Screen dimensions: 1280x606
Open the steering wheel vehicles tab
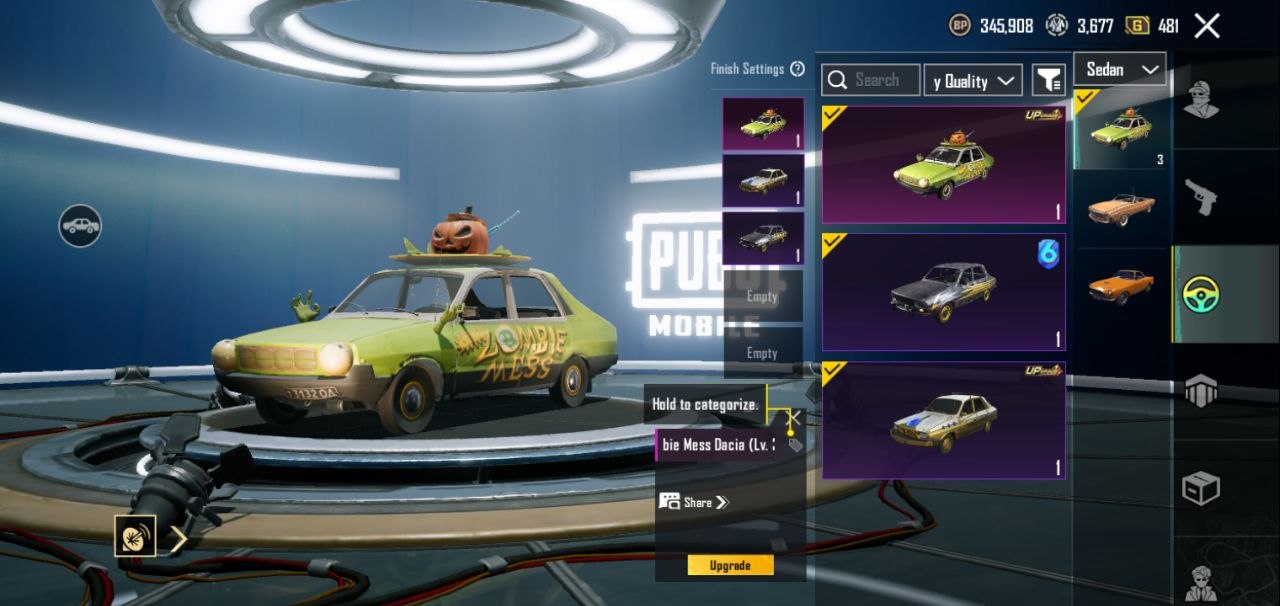tap(1201, 294)
